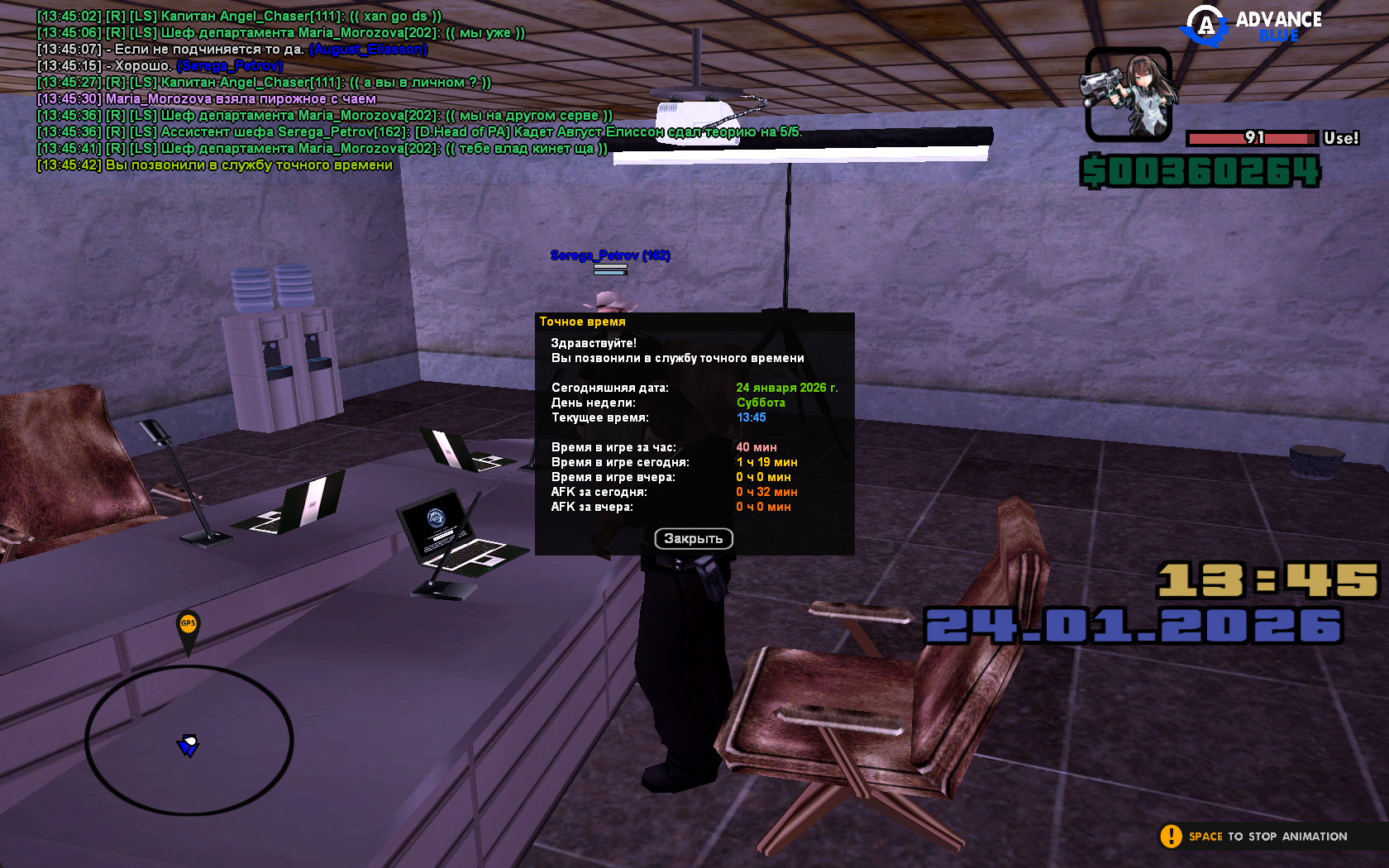Click the anime weapon icon in HUD
Image resolution: width=1389 pixels, height=868 pixels.
coord(1128,94)
